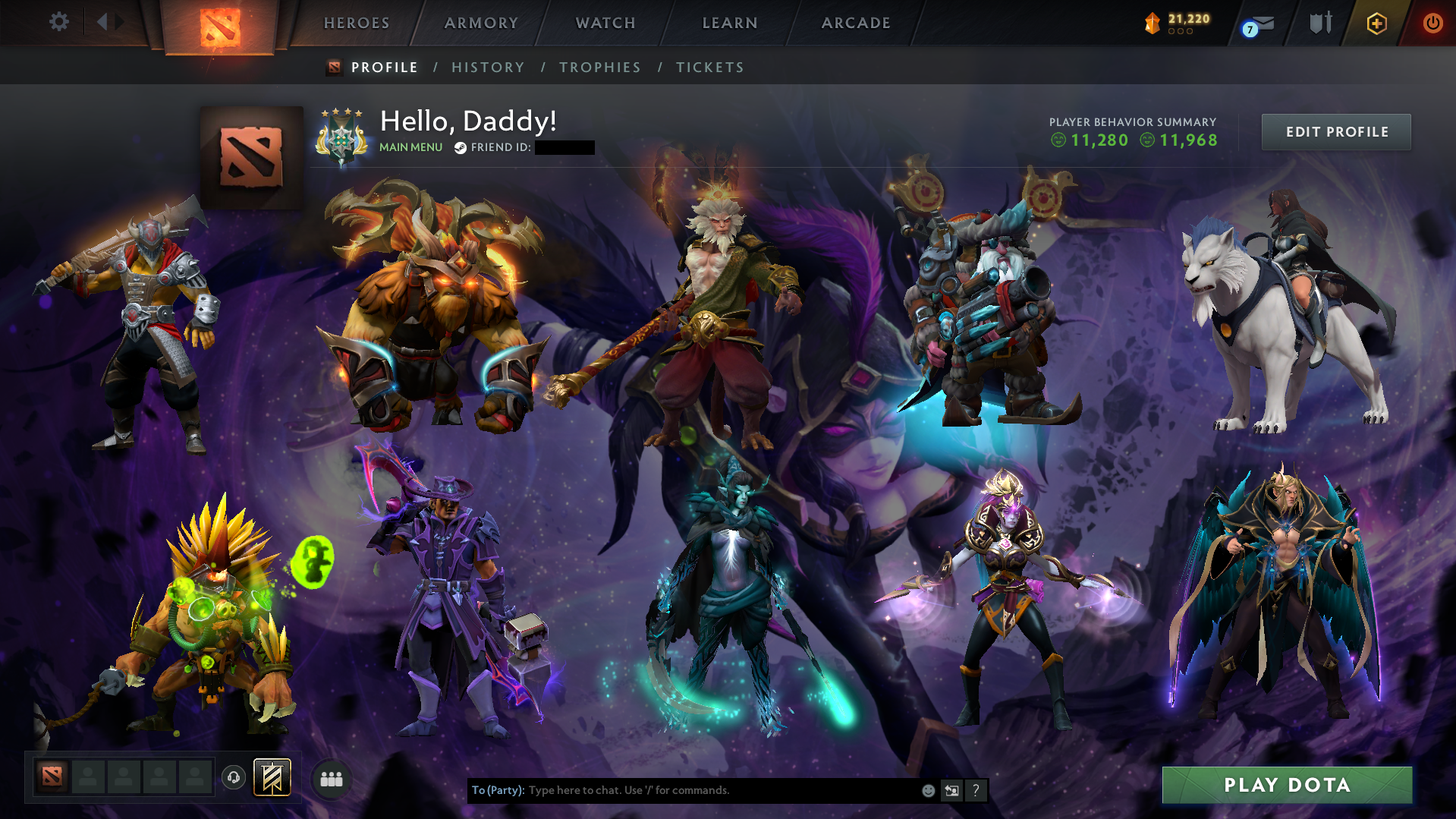Open the settings gear in the top-left
This screenshot has width=1456, height=819.
pyautogui.click(x=59, y=22)
